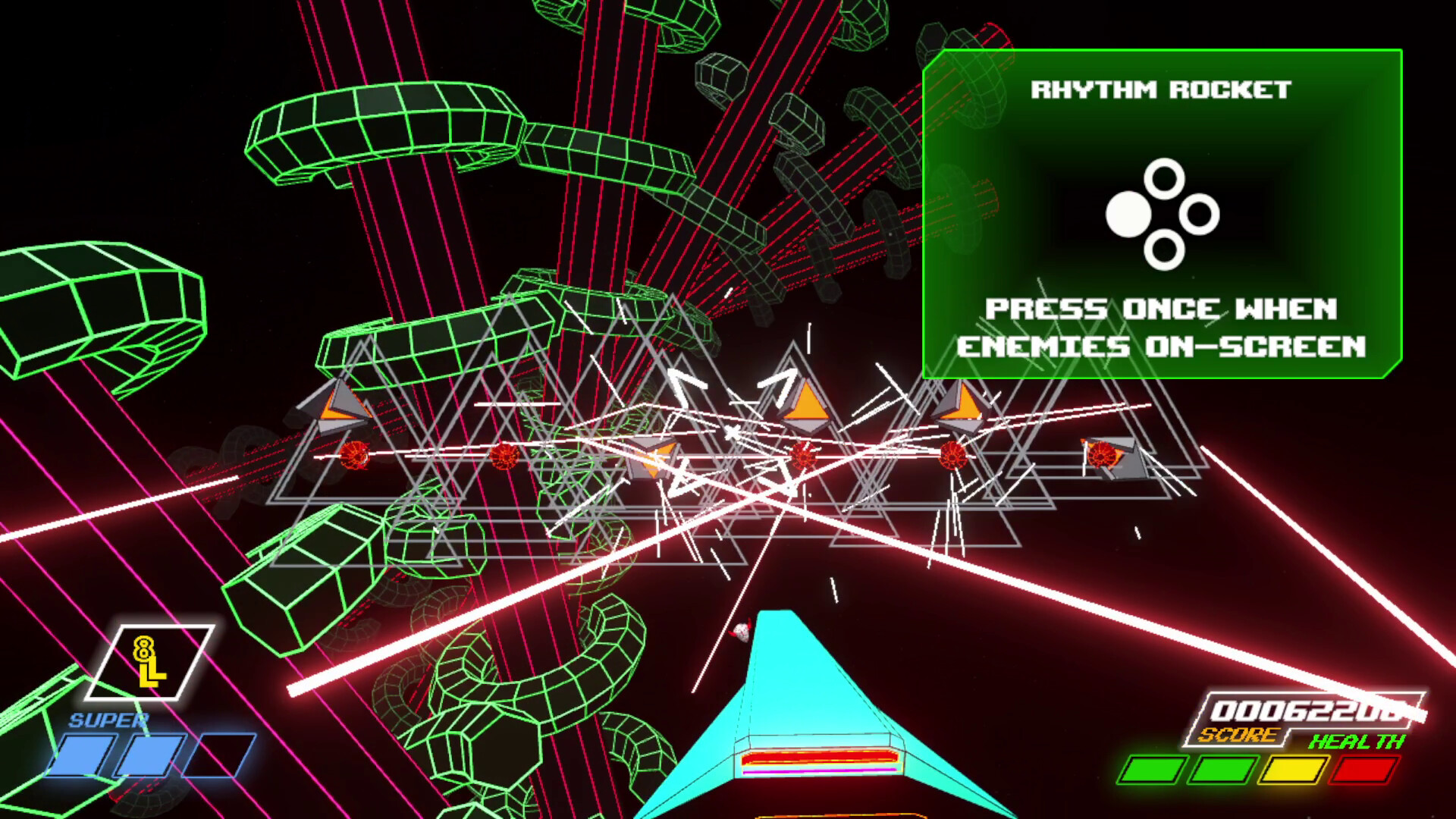This screenshot has width=1456, height=819.
Task: Click the bottom face button of the button diagram
Action: pyautogui.click(x=1163, y=250)
